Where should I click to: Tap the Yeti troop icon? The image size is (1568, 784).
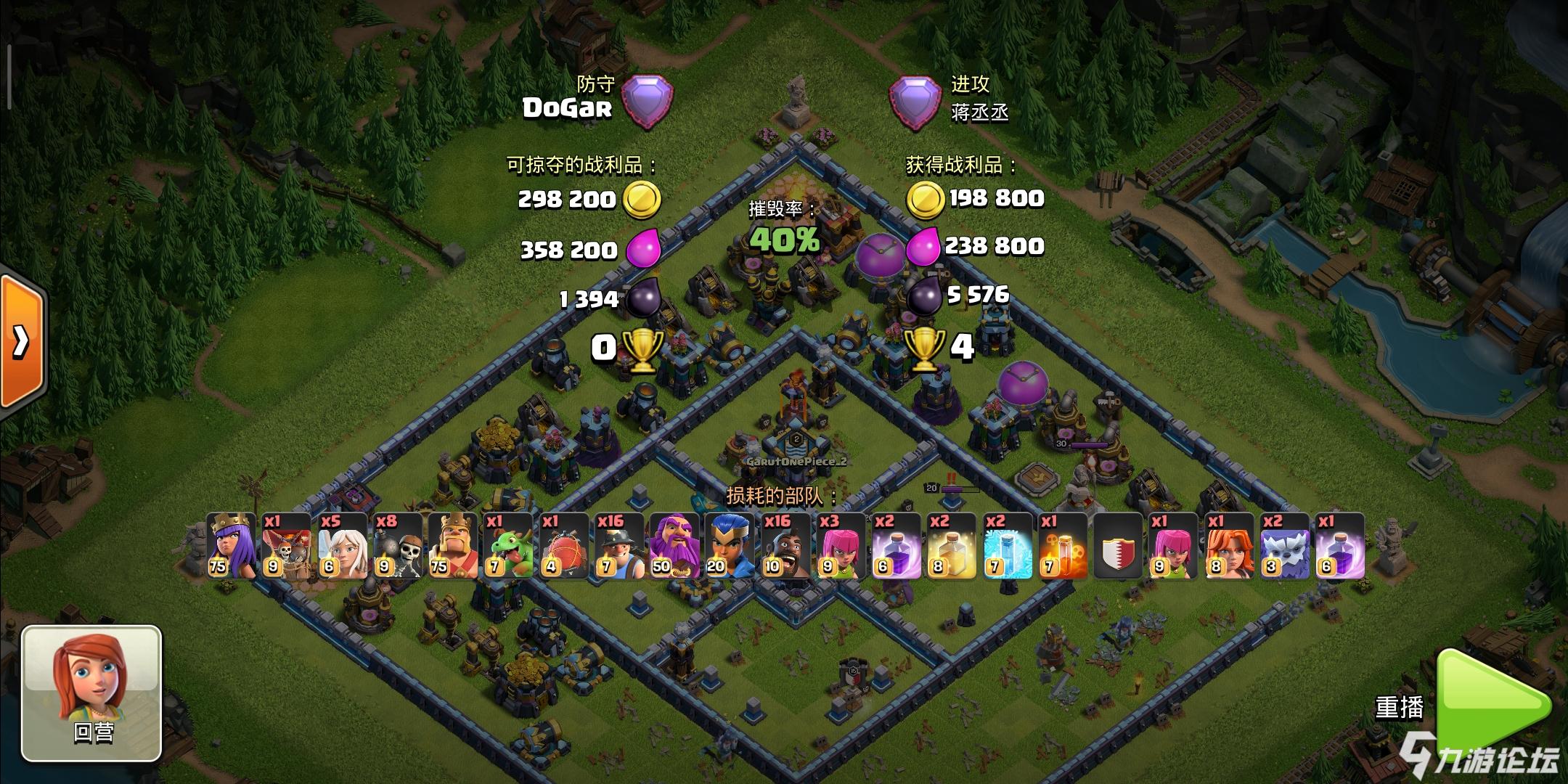click(1285, 546)
